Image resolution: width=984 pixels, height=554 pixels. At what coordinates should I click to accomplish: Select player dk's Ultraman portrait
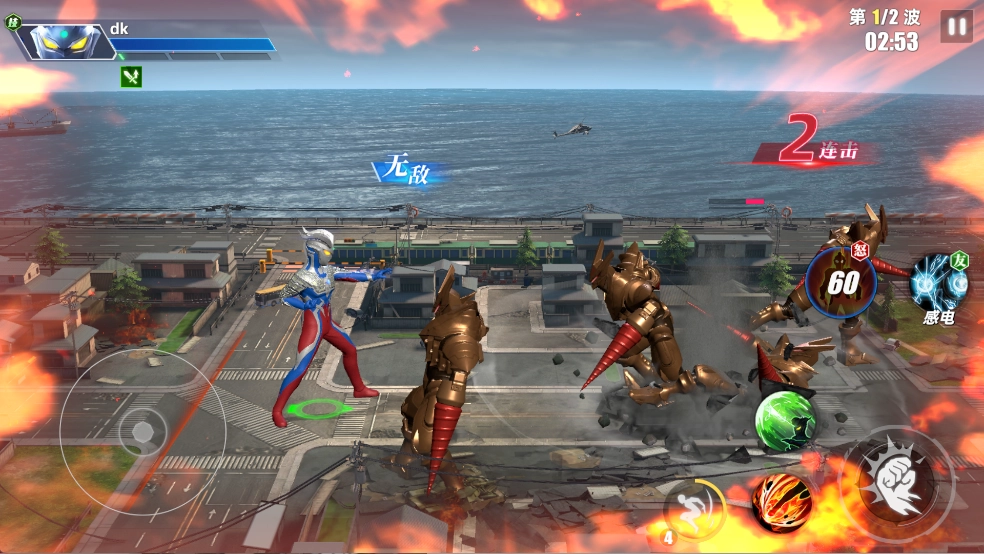(x=63, y=41)
